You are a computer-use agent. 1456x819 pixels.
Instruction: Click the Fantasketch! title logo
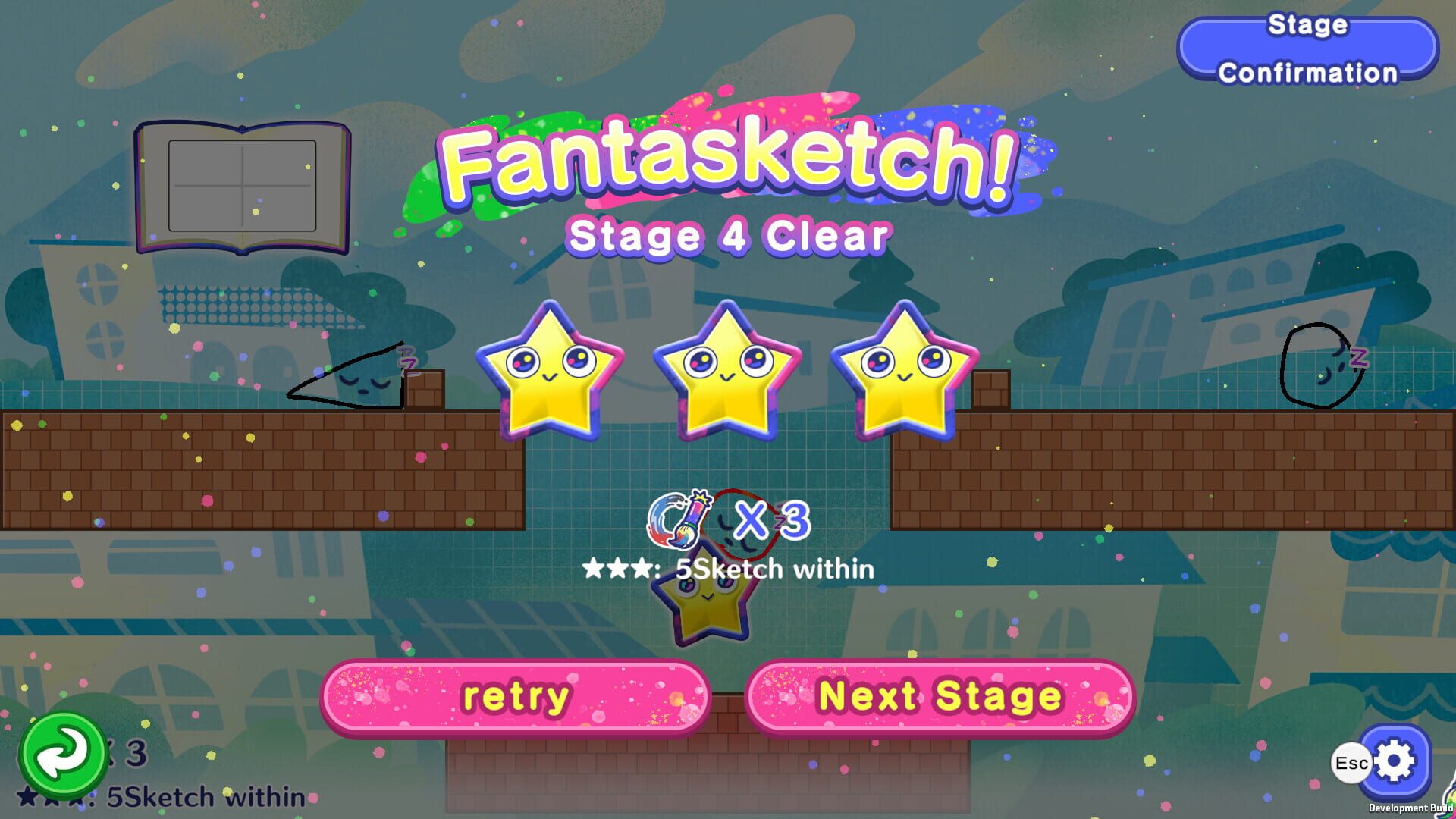click(x=728, y=163)
